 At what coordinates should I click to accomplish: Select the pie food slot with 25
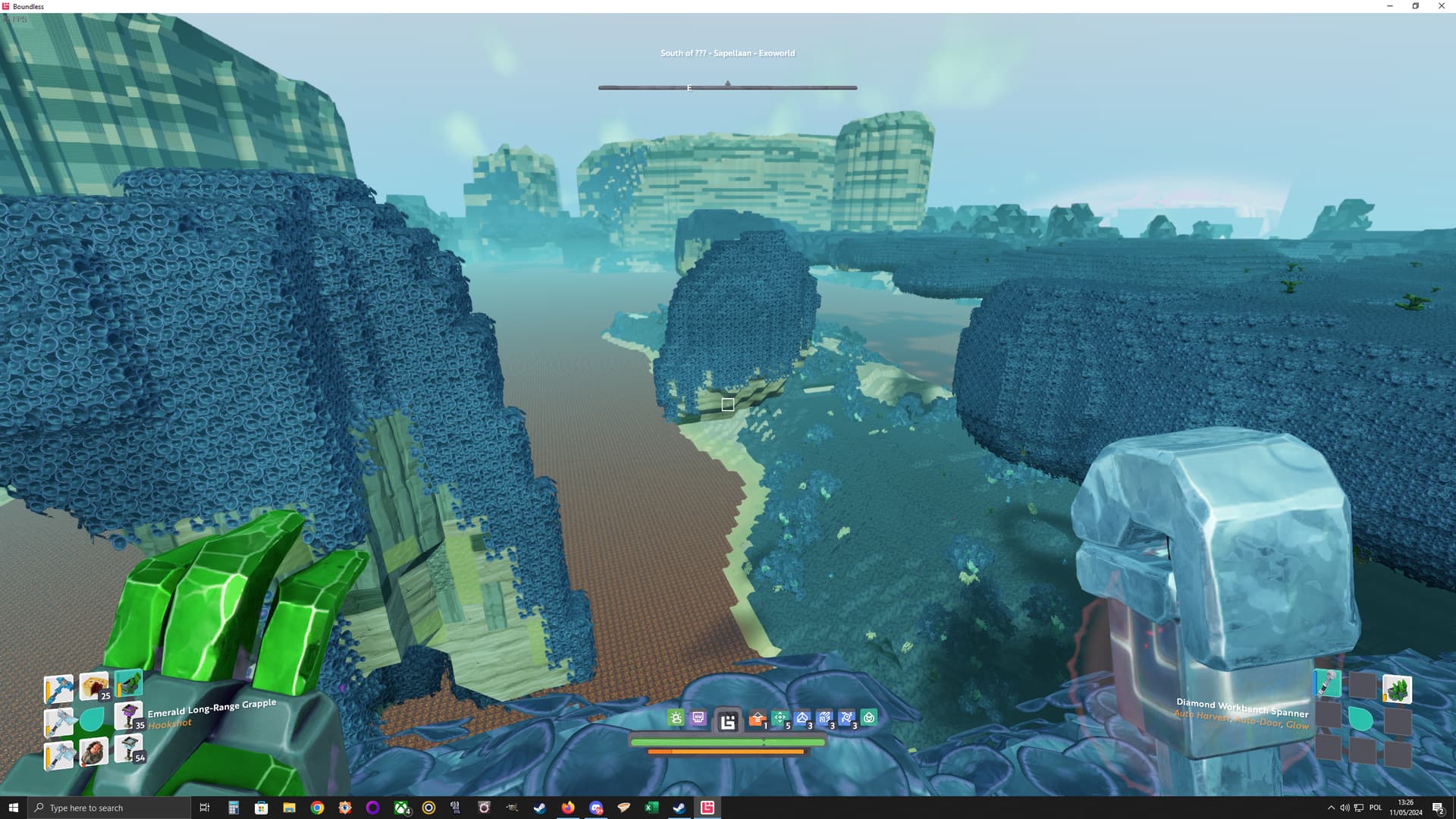point(94,686)
